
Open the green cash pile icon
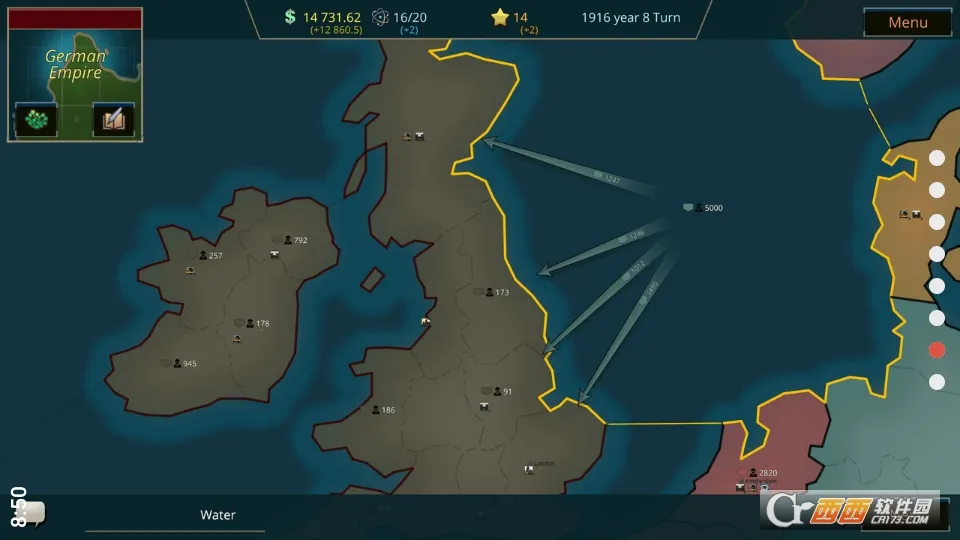click(x=36, y=120)
